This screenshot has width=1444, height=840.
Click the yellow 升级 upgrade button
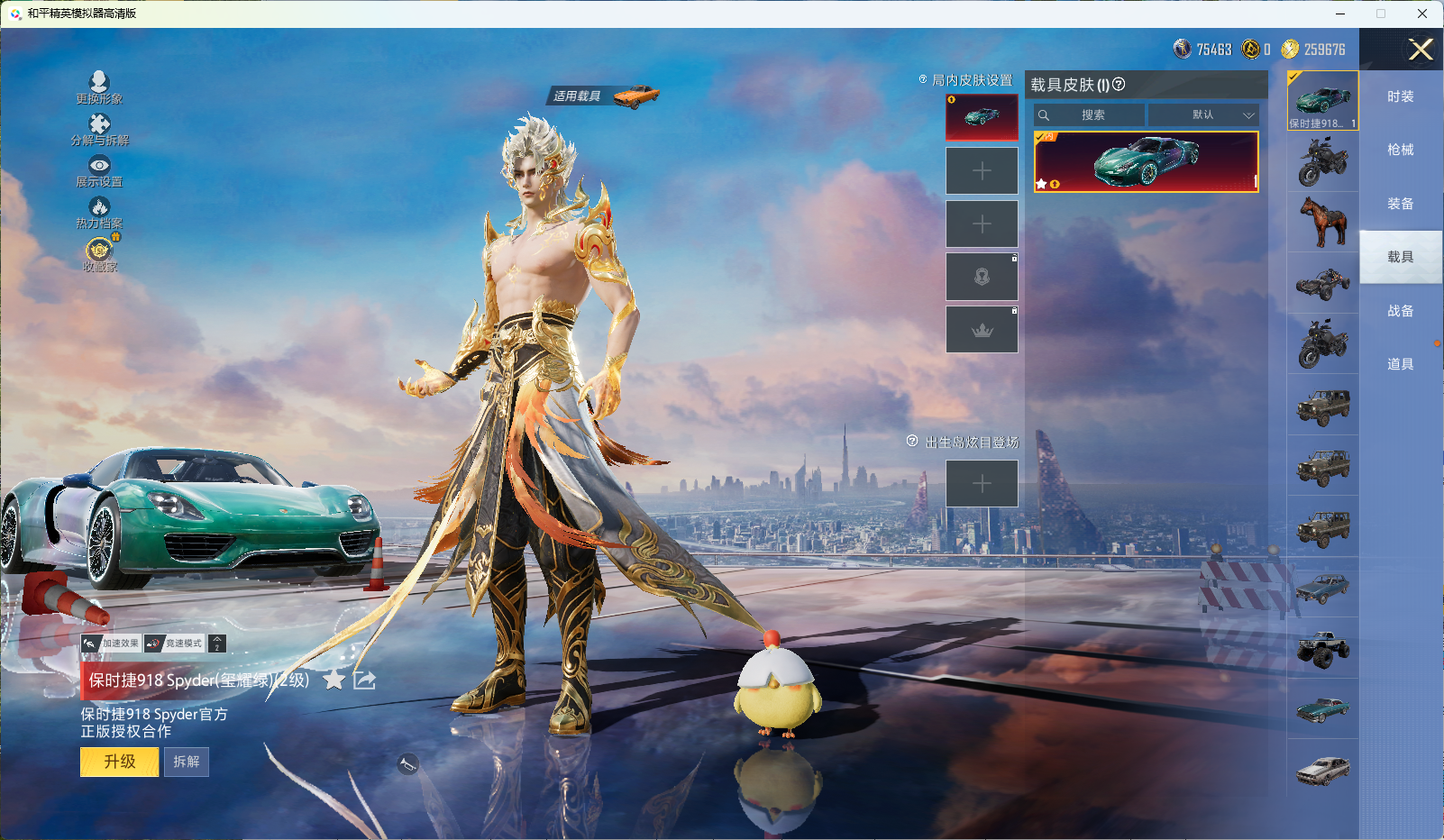pos(120,762)
